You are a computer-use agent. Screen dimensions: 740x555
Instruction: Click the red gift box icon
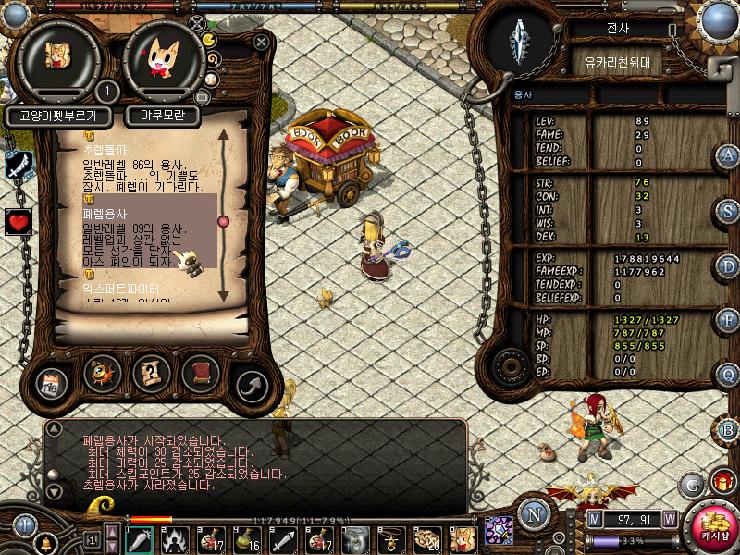(x=724, y=482)
